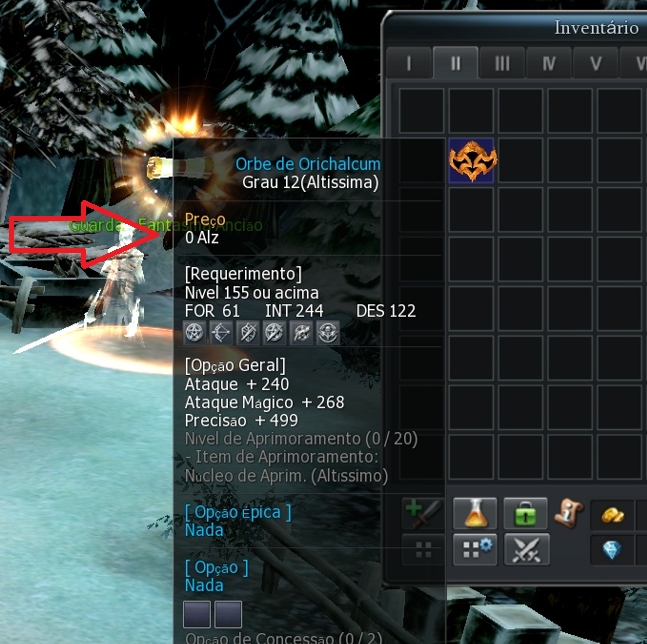Screen dimensions: 647x644
Task: Select the blue diamond gem icon
Action: pyautogui.click(x=613, y=549)
